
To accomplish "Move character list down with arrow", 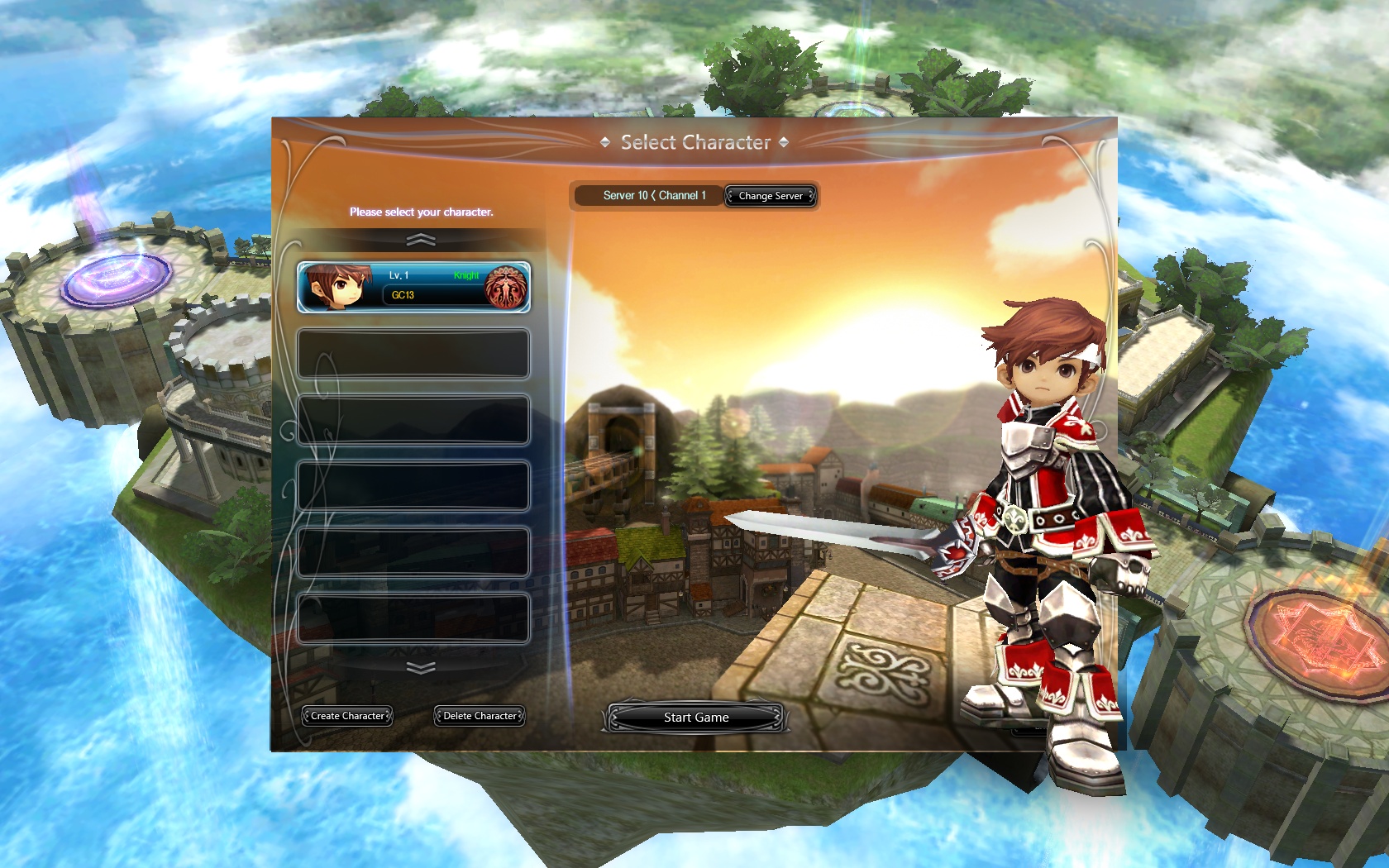I will tap(421, 668).
